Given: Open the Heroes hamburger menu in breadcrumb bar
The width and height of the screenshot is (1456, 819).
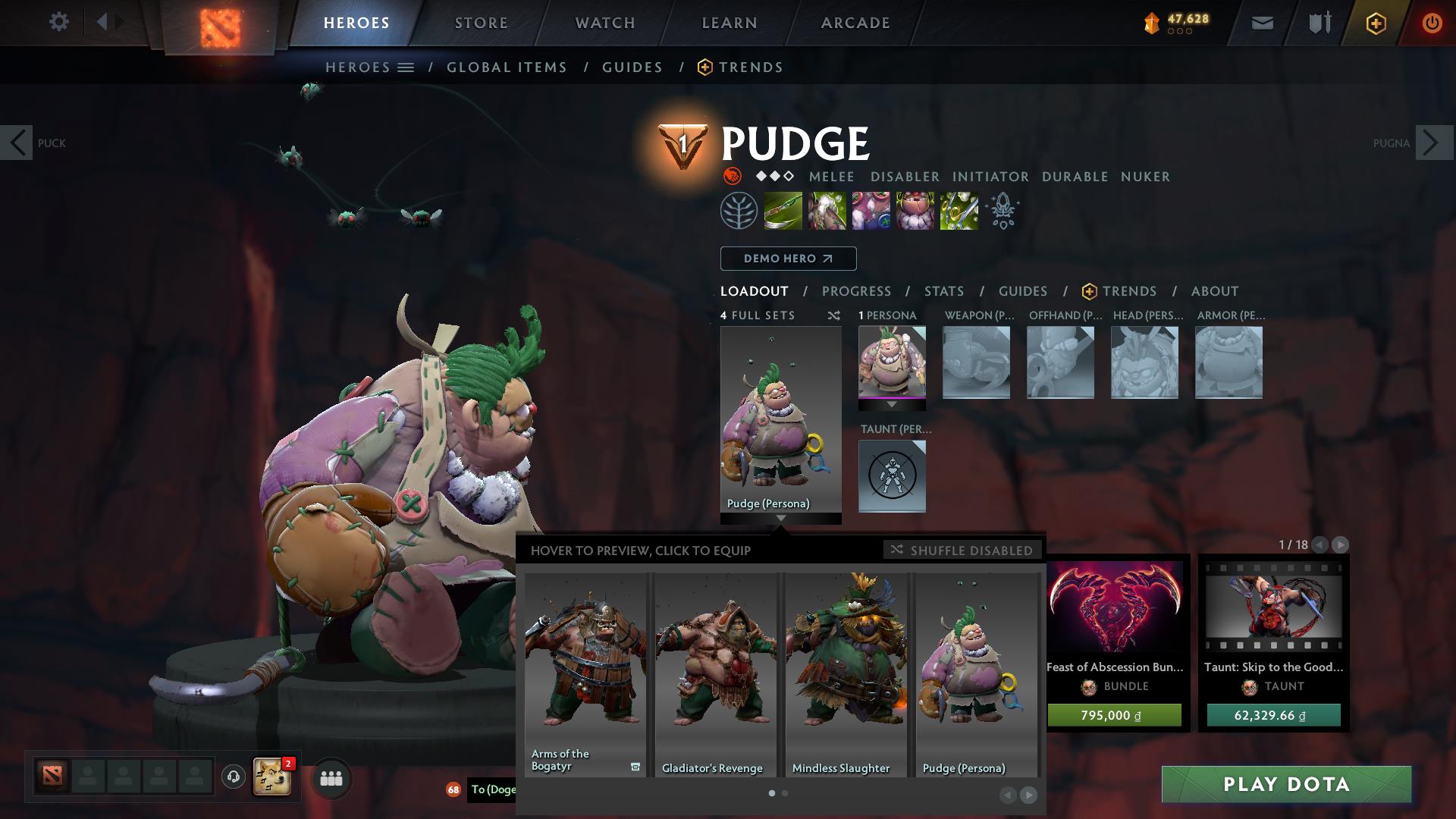Looking at the screenshot, I should 407,67.
